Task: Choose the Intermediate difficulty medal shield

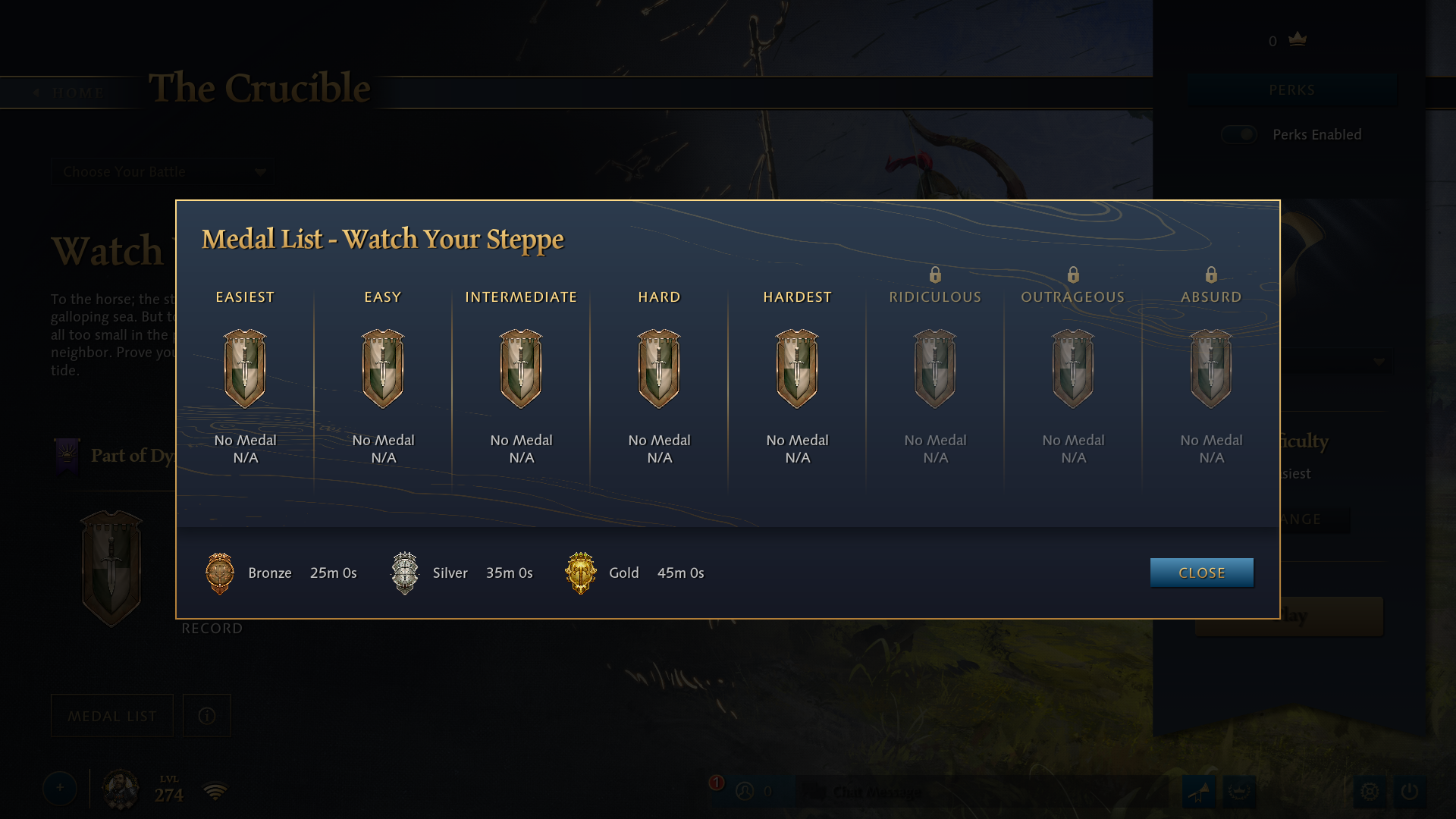Action: coord(521,369)
